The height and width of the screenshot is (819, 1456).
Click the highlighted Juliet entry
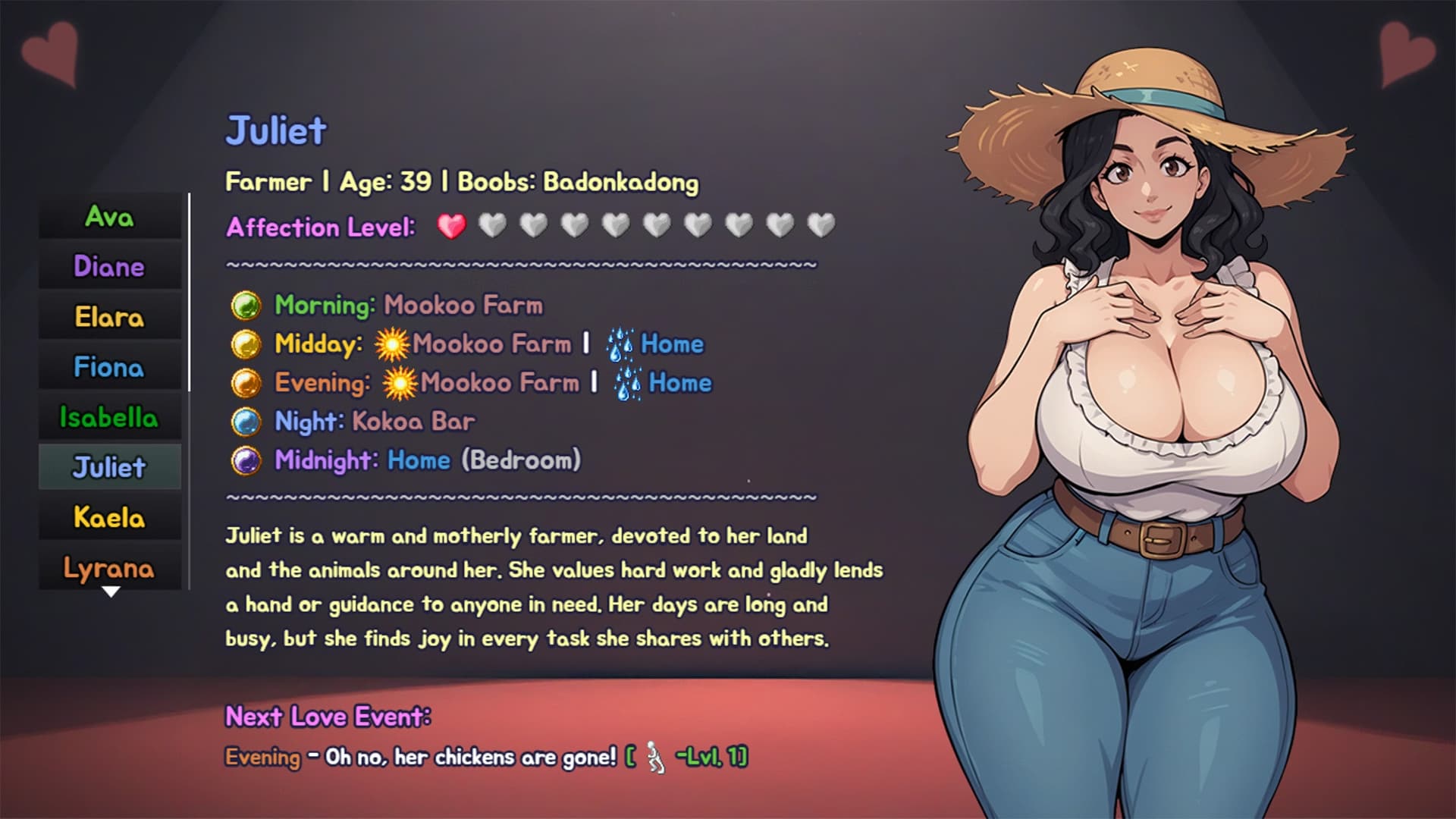[x=109, y=467]
